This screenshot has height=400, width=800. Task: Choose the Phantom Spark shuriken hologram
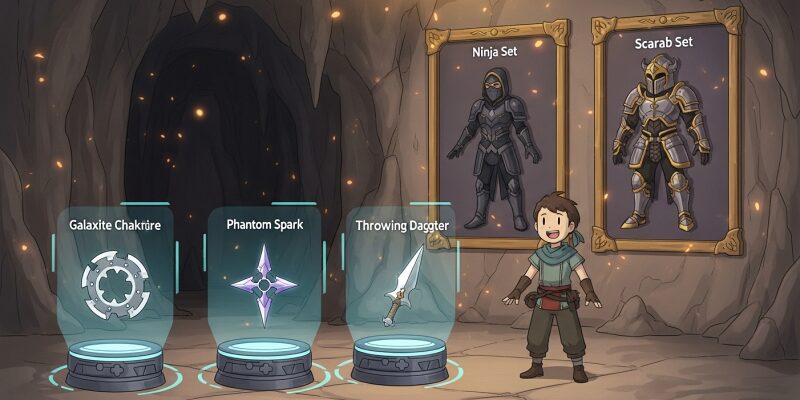pyautogui.click(x=263, y=284)
